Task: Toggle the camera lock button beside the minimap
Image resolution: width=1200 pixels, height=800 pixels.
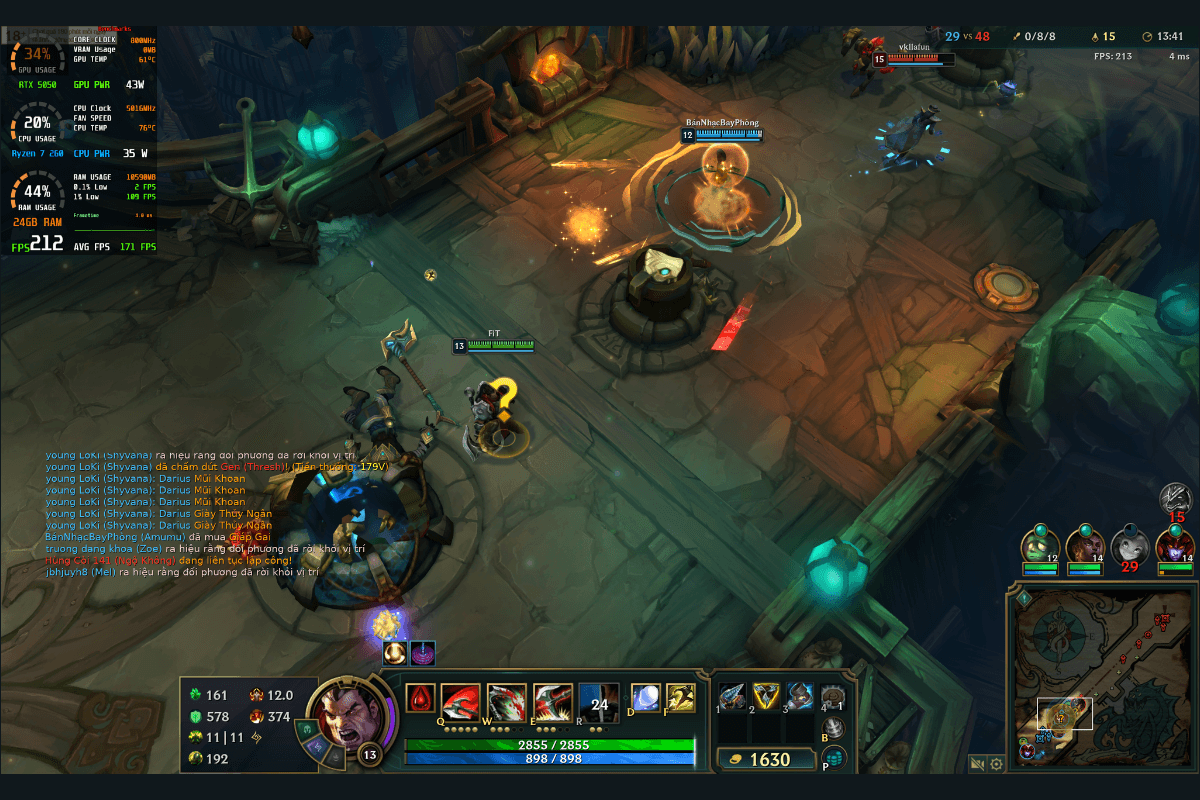Action: (978, 765)
